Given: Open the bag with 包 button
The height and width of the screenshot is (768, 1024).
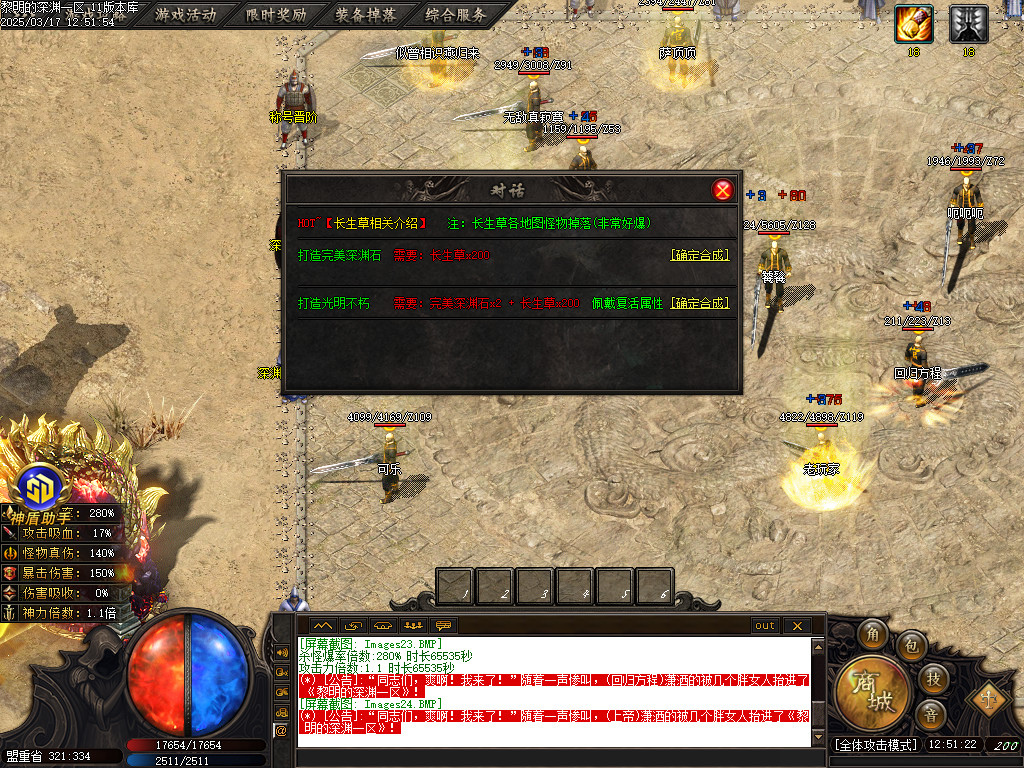Looking at the screenshot, I should 911,645.
